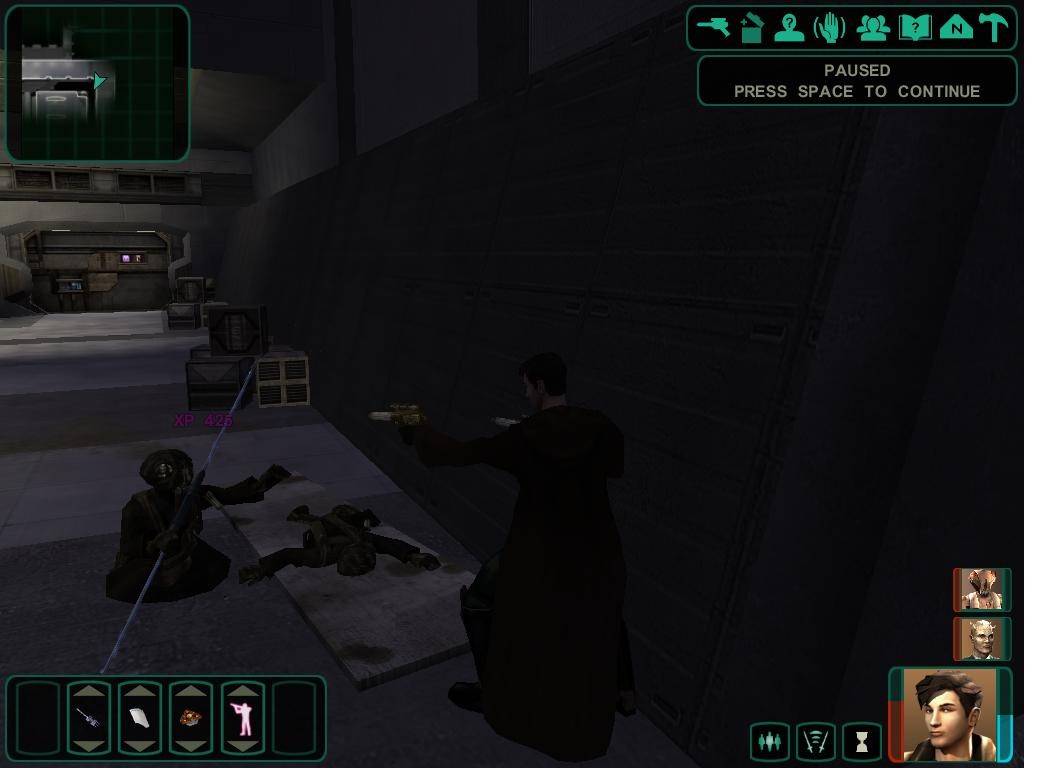This screenshot has width=1044, height=768.
Task: Select the main character portrait
Action: click(x=950, y=714)
